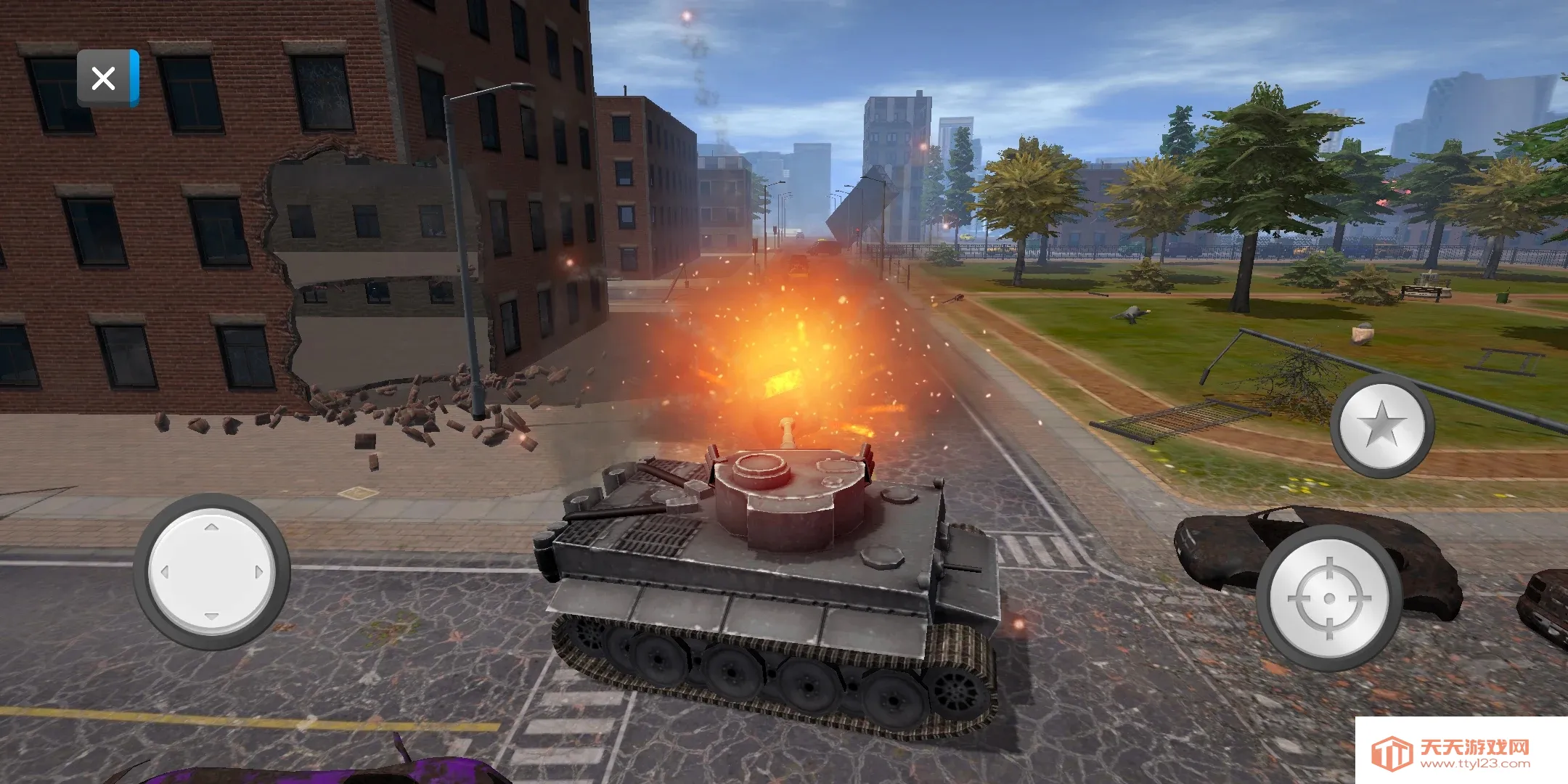Tap the virtual movement joystick

click(x=211, y=572)
